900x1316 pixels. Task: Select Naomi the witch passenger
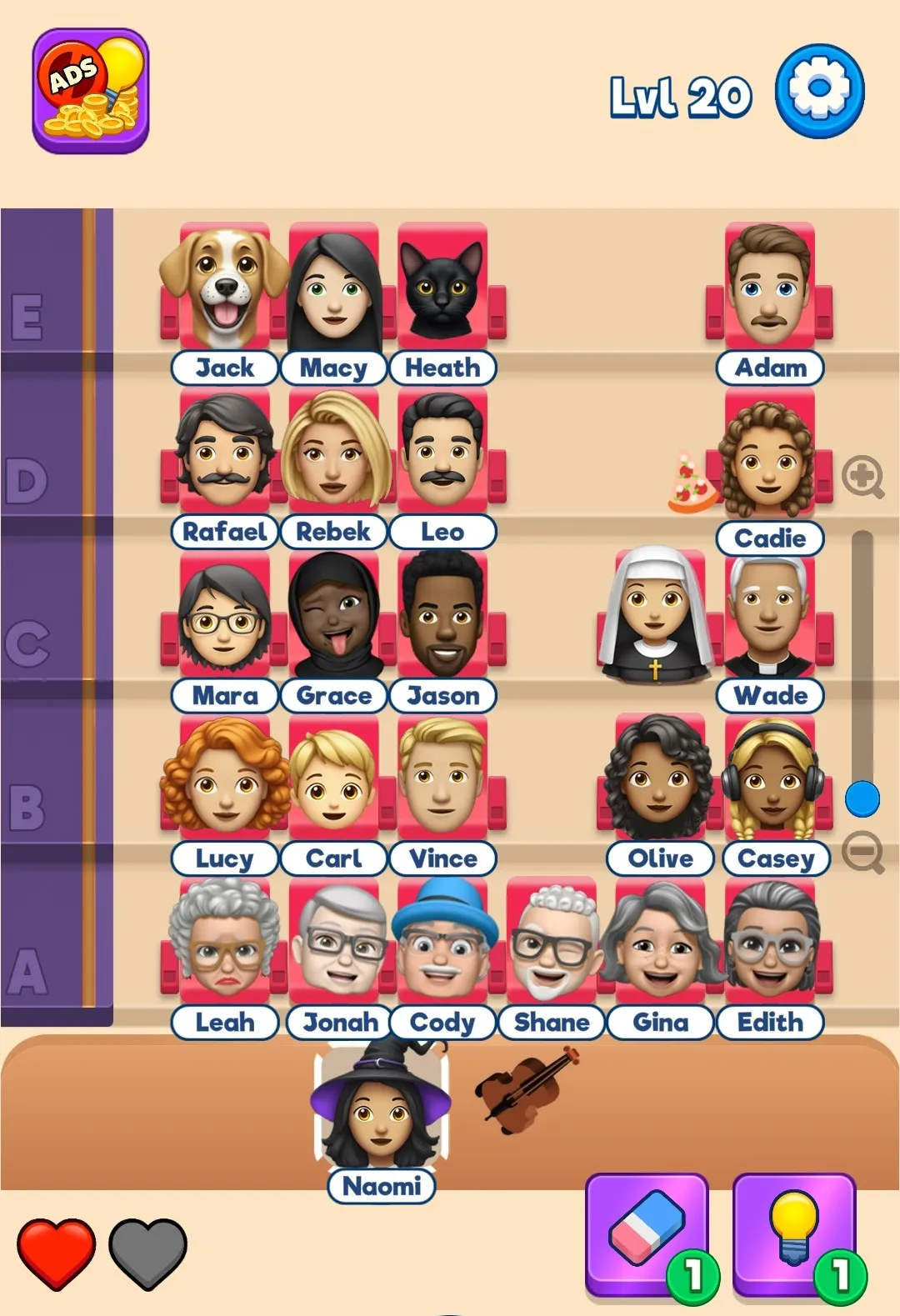tap(382, 1112)
